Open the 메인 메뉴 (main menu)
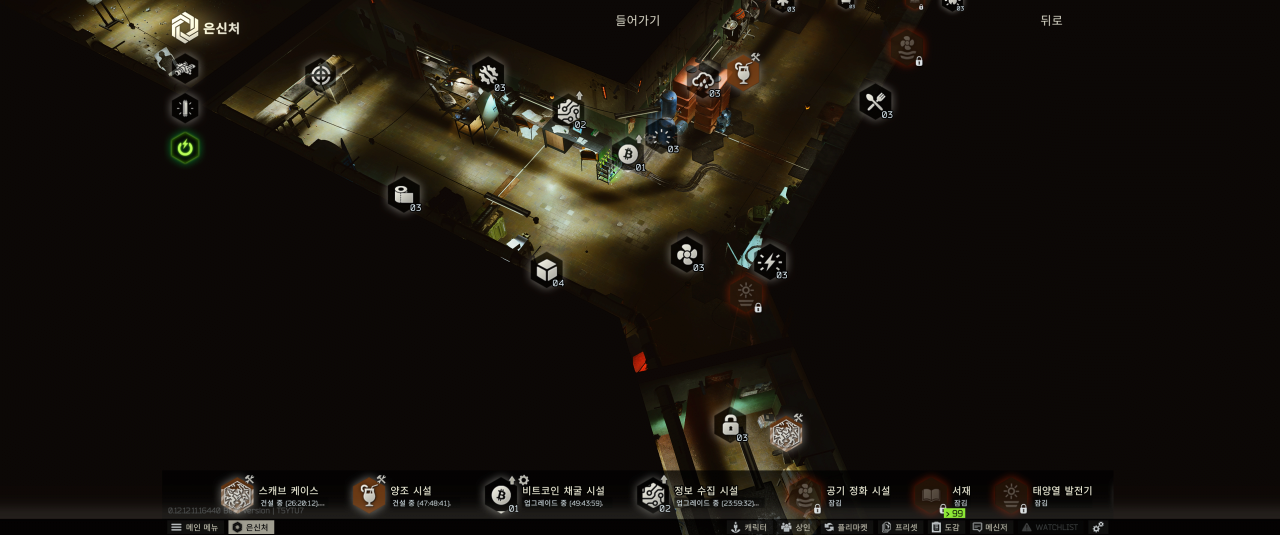 194,527
